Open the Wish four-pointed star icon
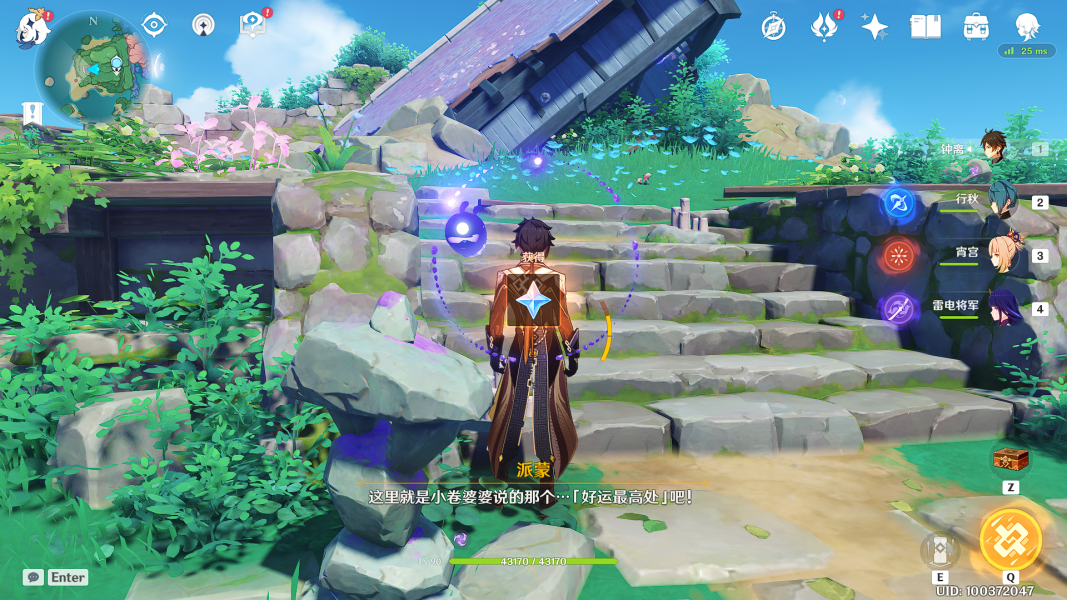 875,27
